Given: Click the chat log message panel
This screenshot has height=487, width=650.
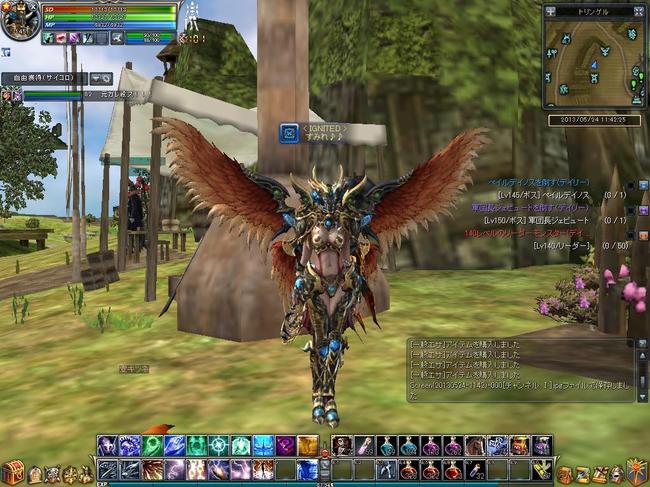Looking at the screenshot, I should pos(520,368).
